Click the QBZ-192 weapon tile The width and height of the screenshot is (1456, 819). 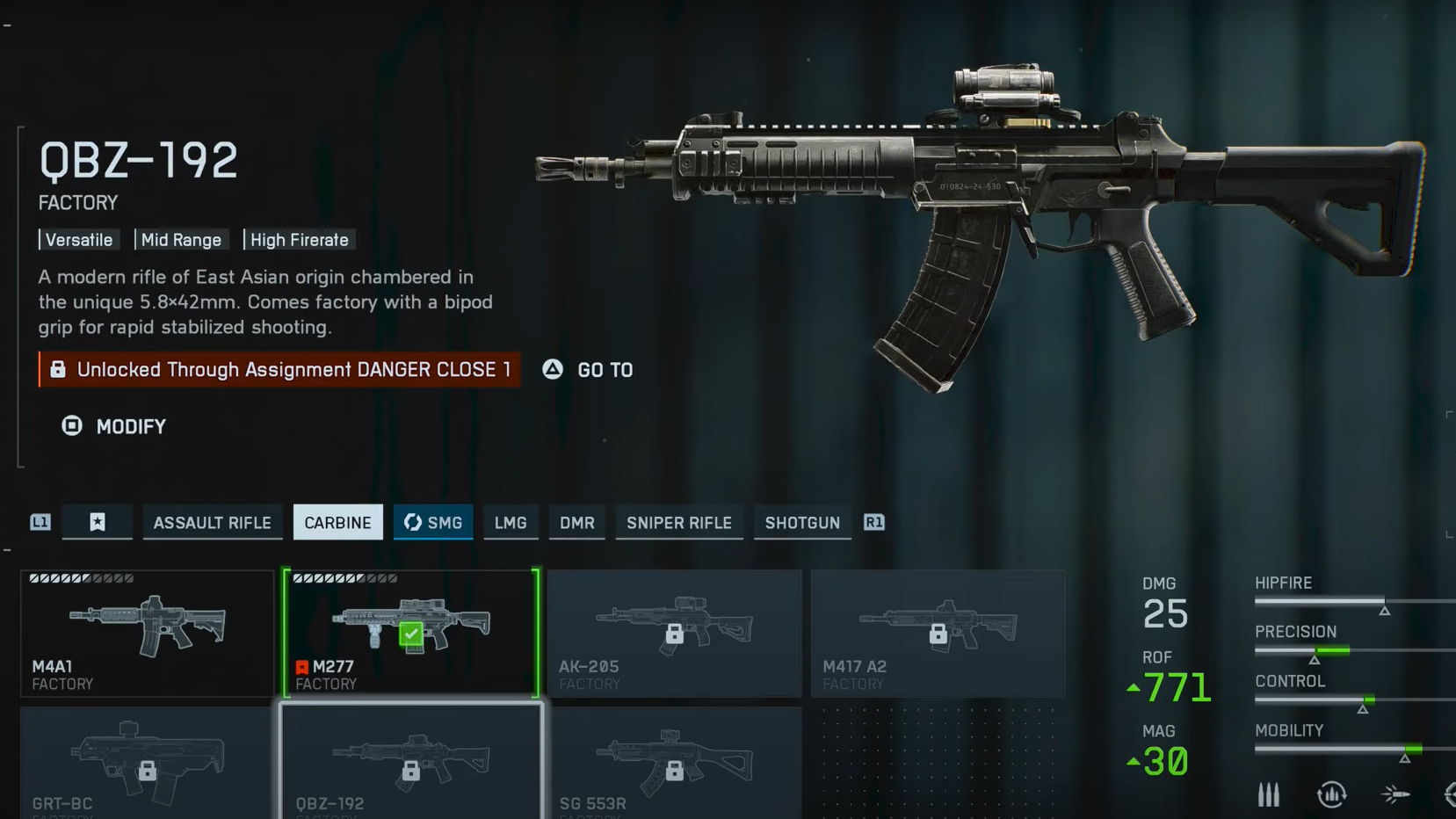point(411,763)
